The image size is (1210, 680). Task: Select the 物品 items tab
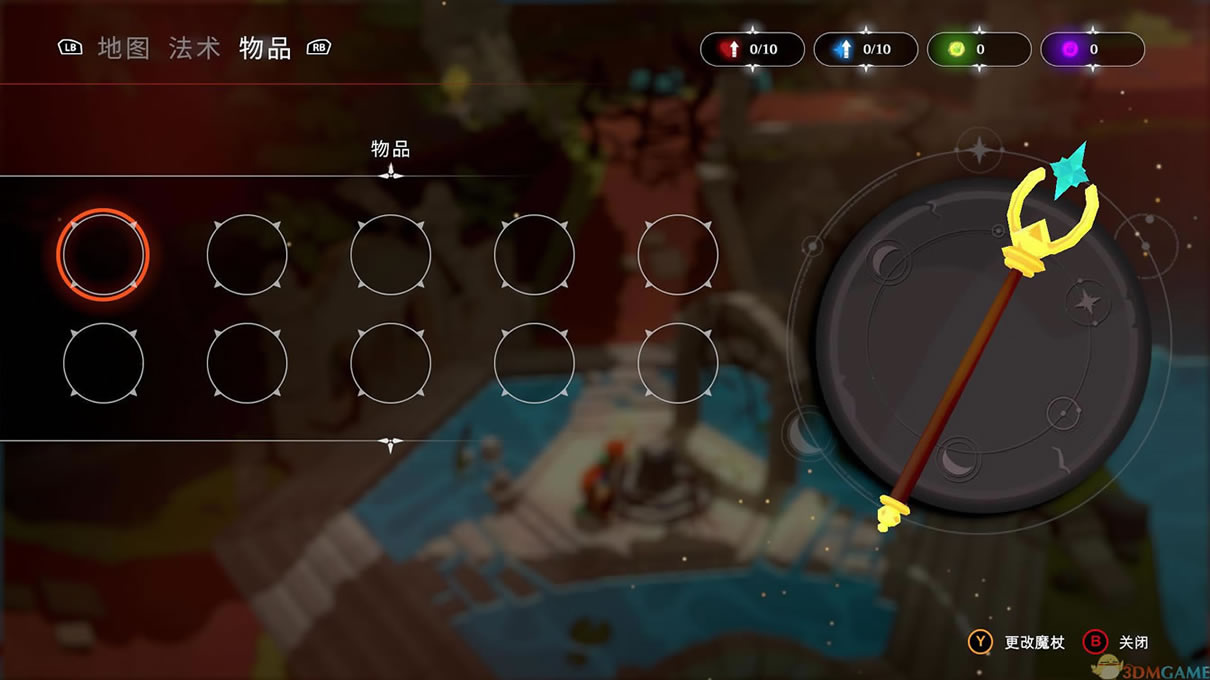[x=265, y=48]
